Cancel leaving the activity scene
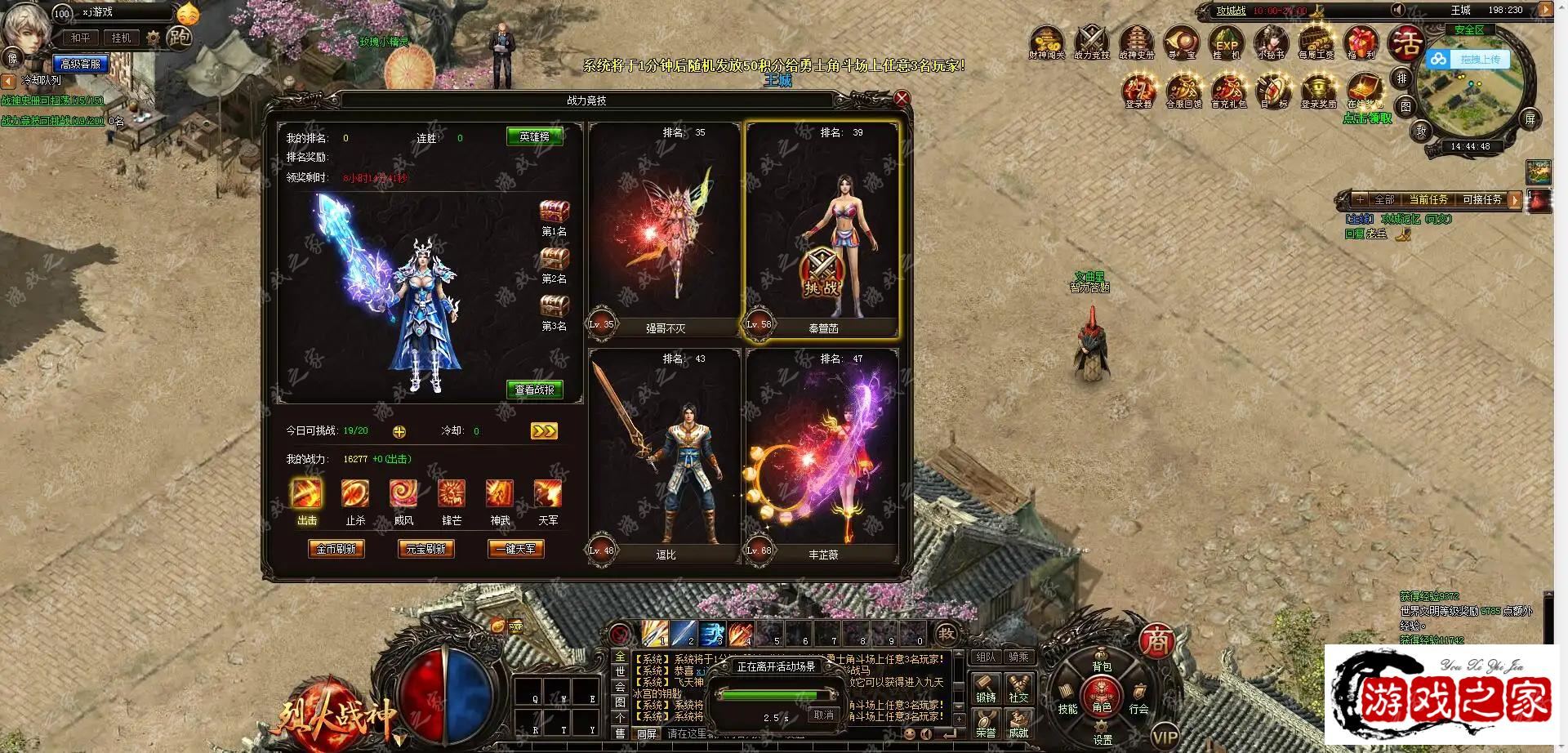 tap(823, 715)
